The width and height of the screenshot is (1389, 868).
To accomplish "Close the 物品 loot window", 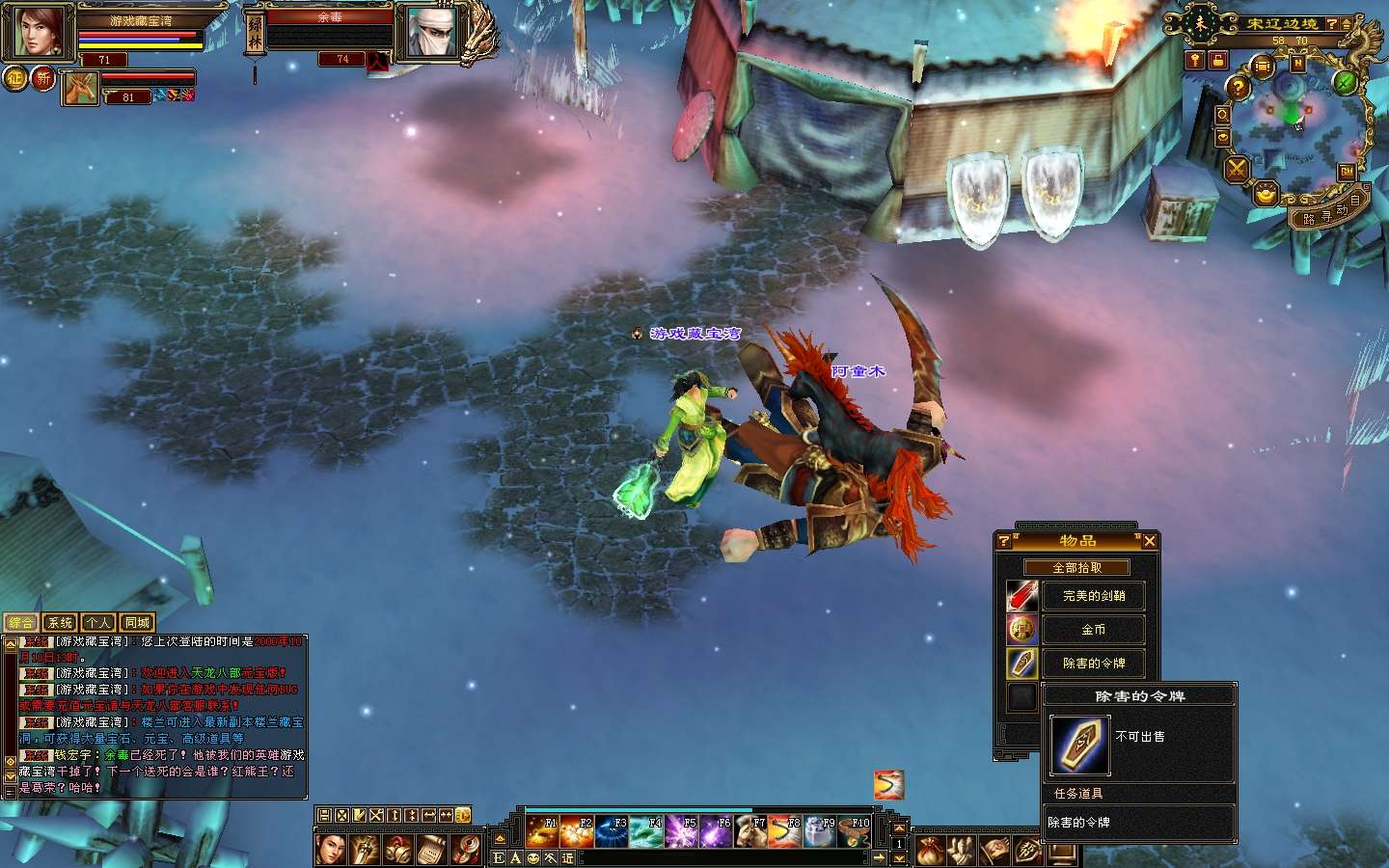I will (x=1149, y=541).
